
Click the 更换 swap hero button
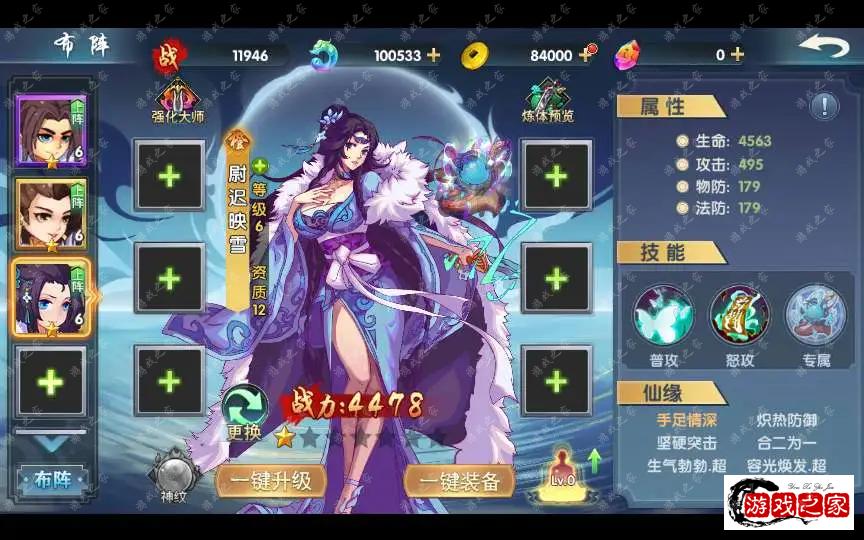coord(244,412)
